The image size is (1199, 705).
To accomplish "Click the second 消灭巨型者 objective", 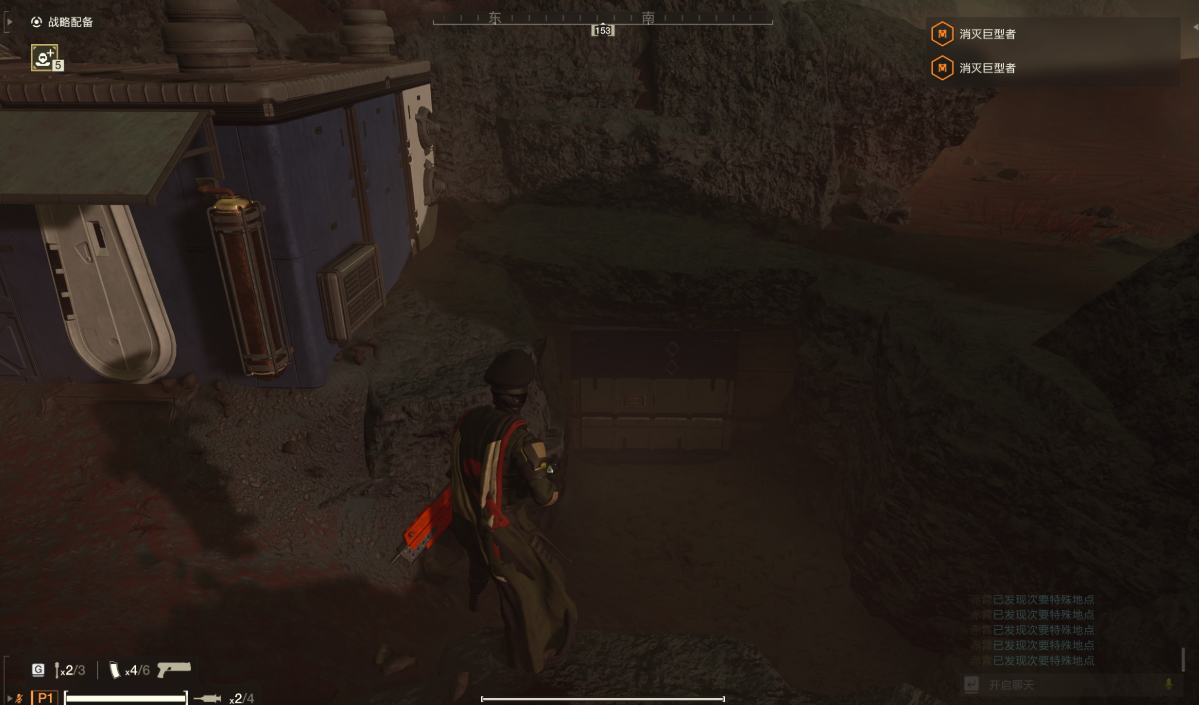I will click(x=987, y=68).
